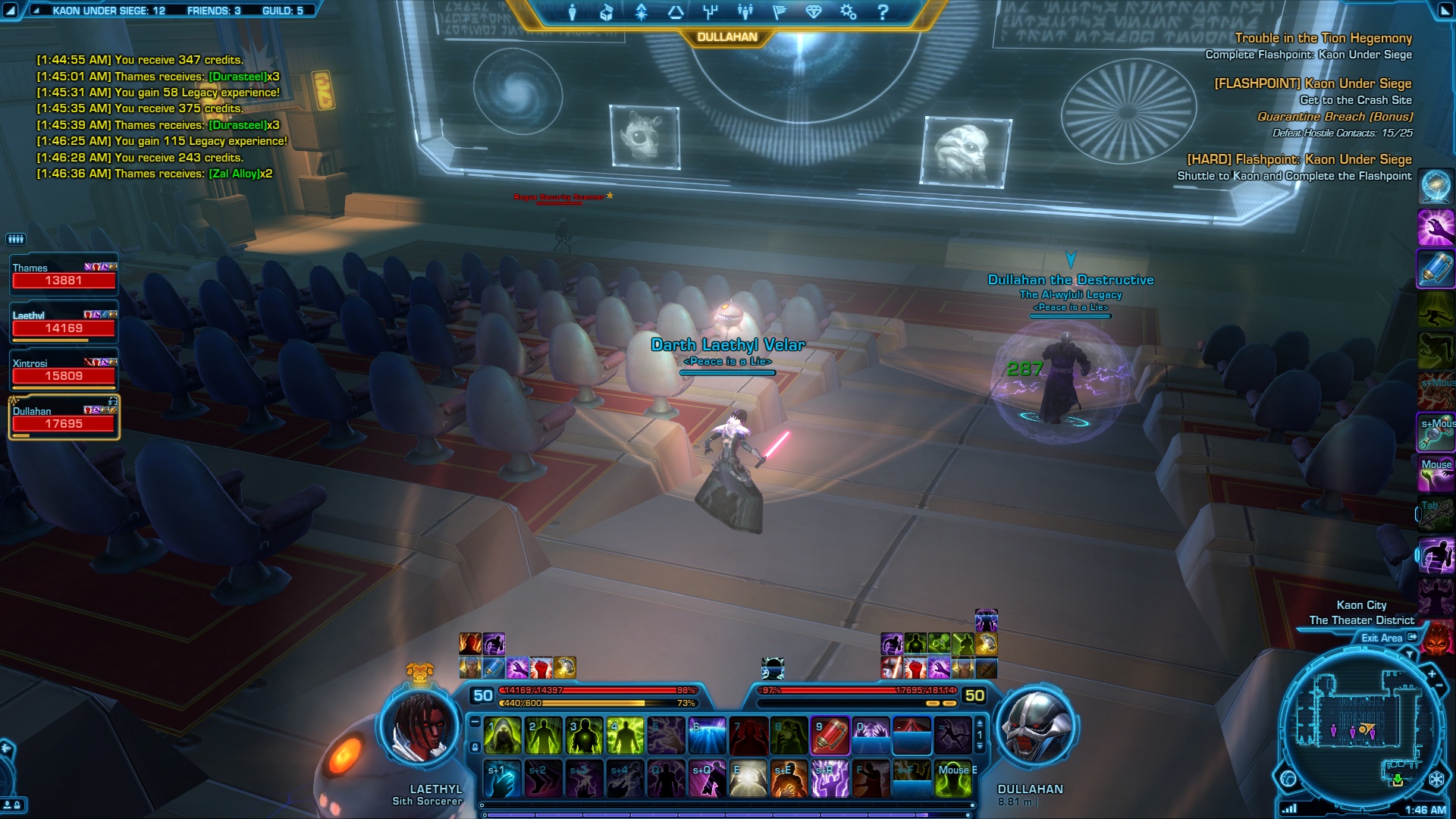Viewport: 1456px width, 819px height.
Task: Open the world map globe button
Action: click(x=1288, y=778)
